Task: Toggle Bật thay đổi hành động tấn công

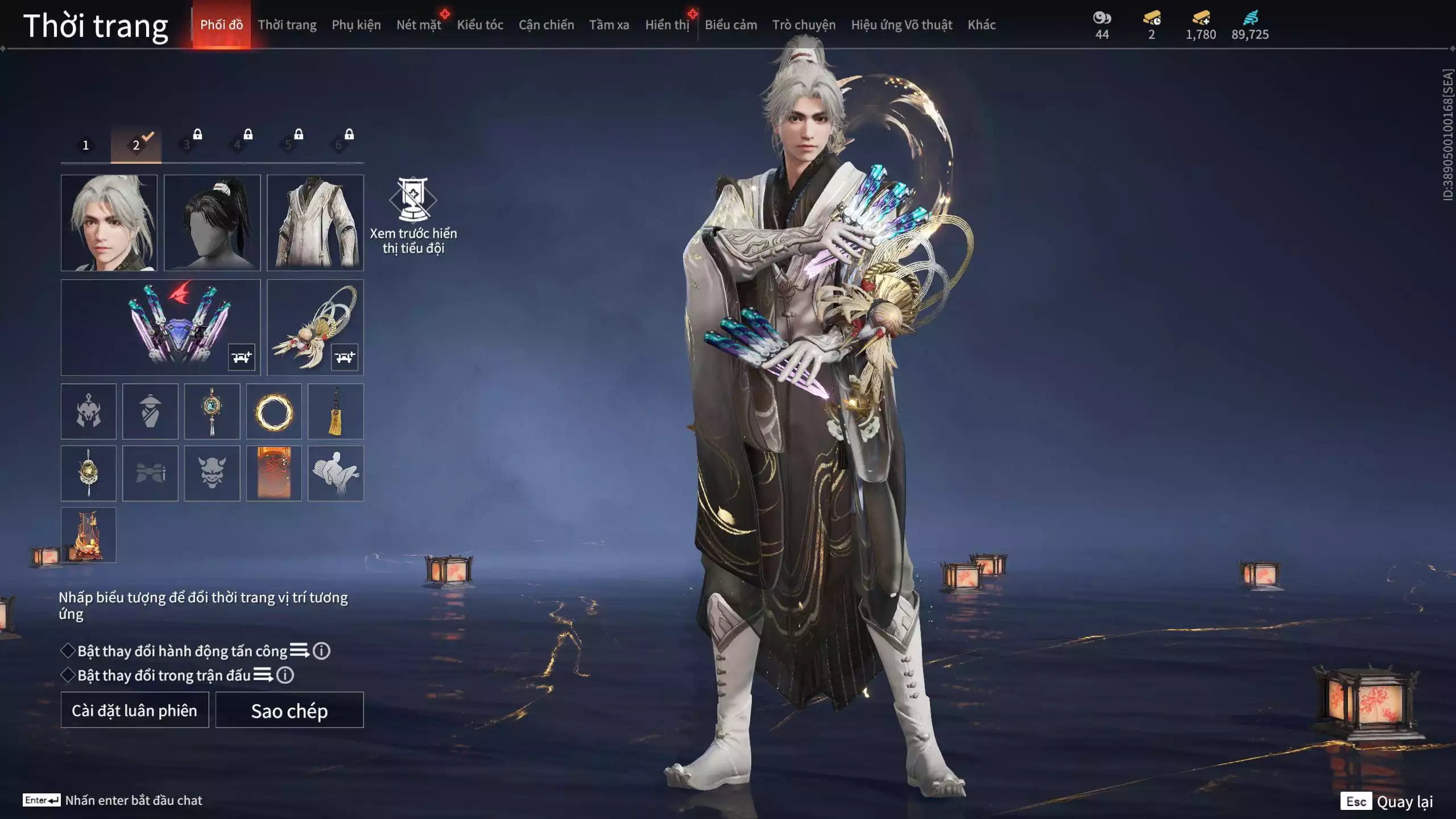Action: [68, 651]
